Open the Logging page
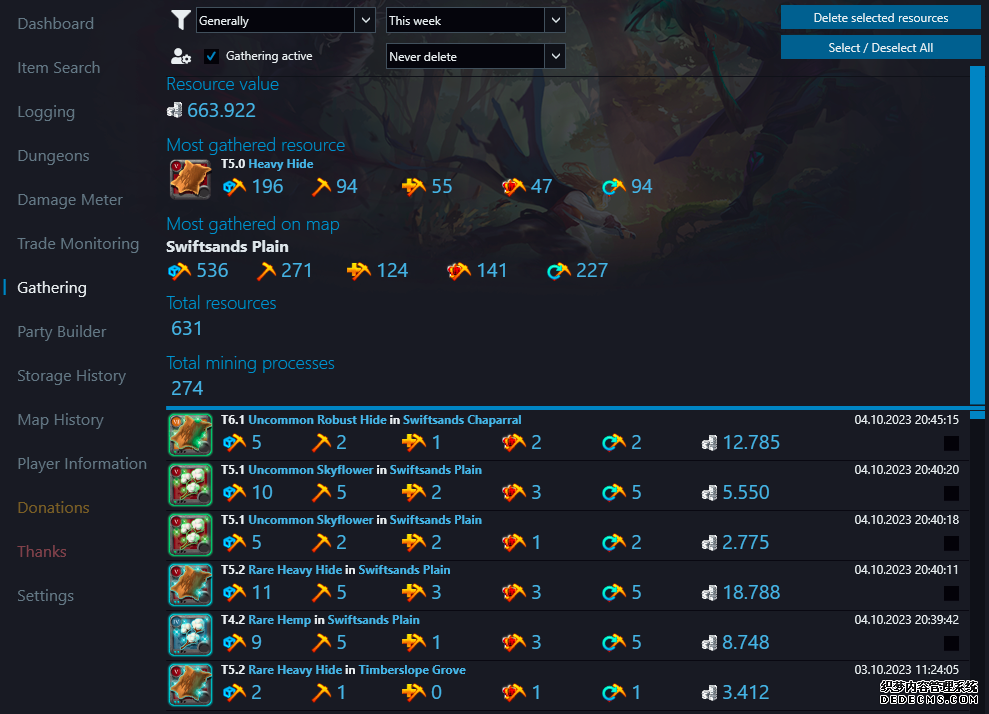 (x=46, y=112)
